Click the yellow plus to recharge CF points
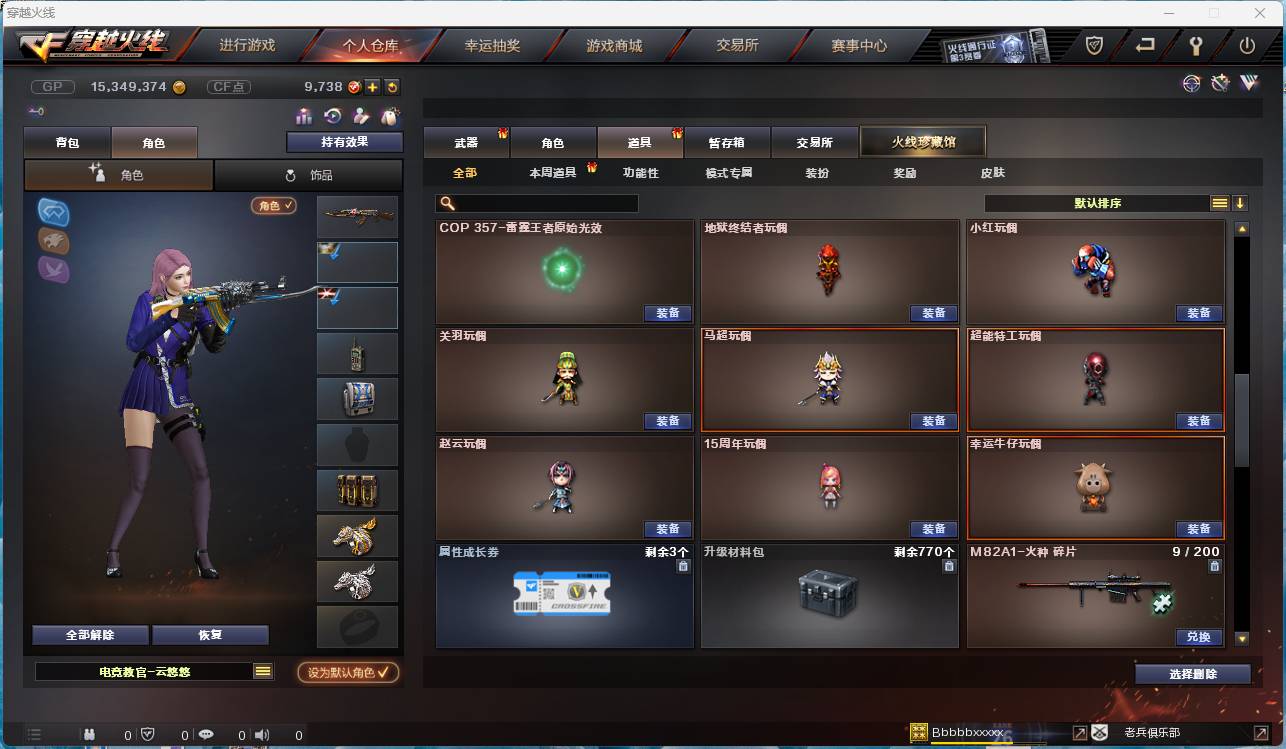 pyautogui.click(x=372, y=87)
